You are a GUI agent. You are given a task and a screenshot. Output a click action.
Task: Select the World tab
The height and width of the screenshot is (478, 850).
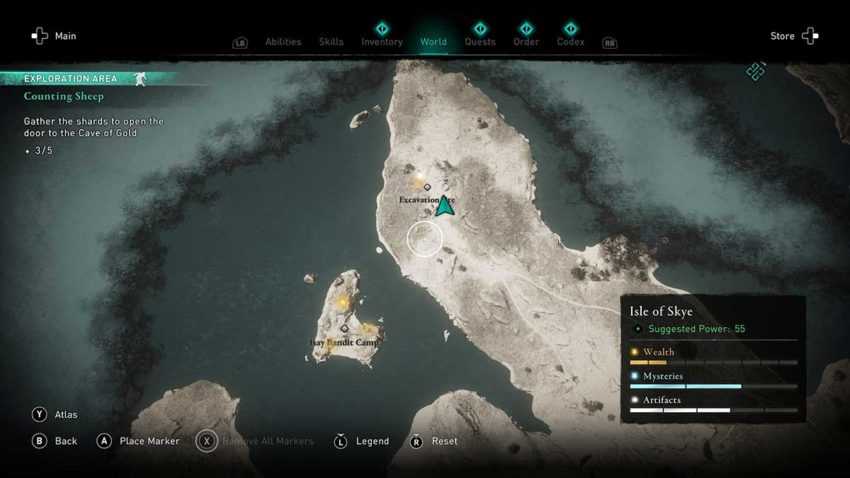pyautogui.click(x=433, y=41)
